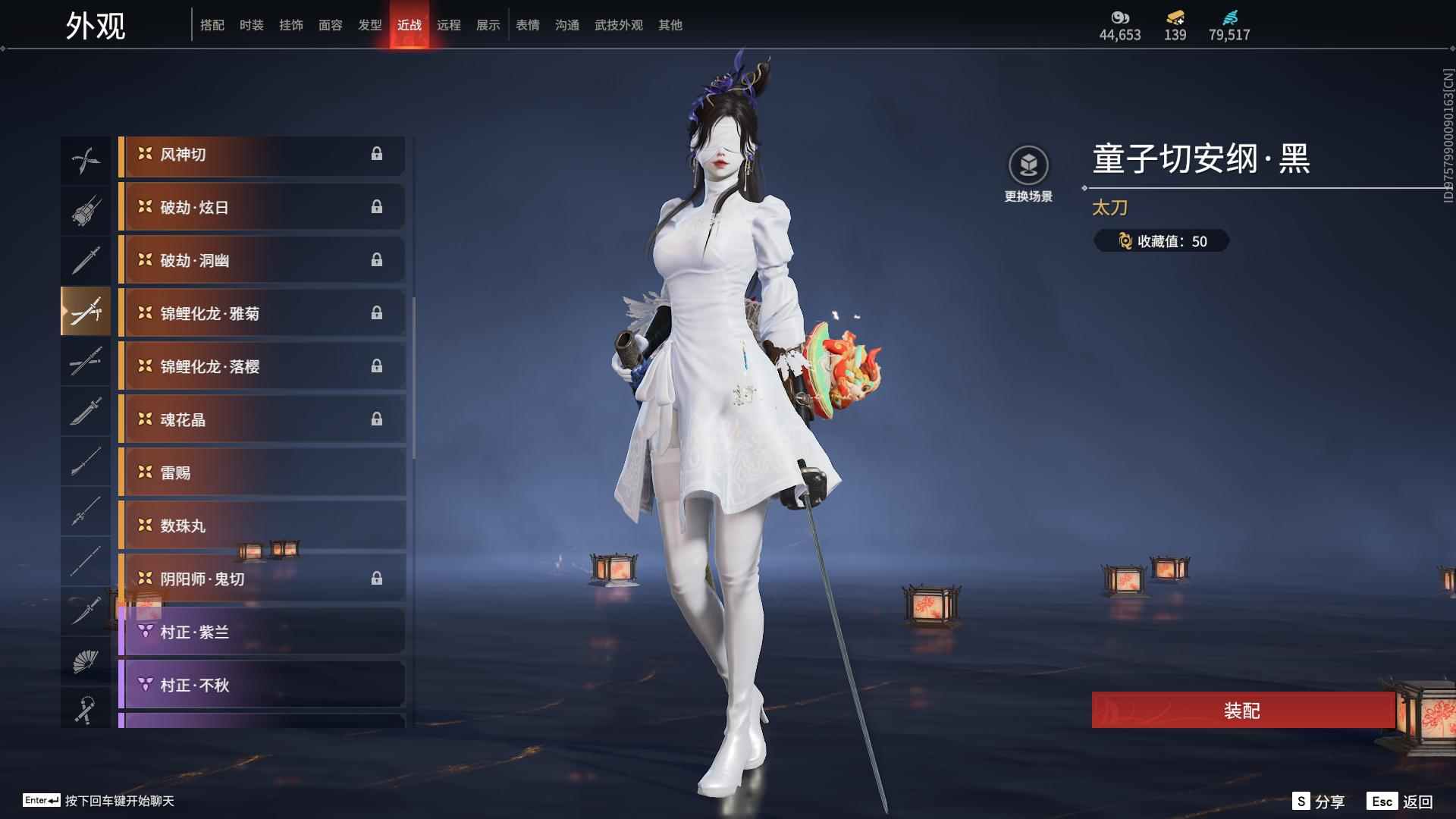
Task: Select the 阴阳师·鬼切 skin
Action: coord(262,579)
